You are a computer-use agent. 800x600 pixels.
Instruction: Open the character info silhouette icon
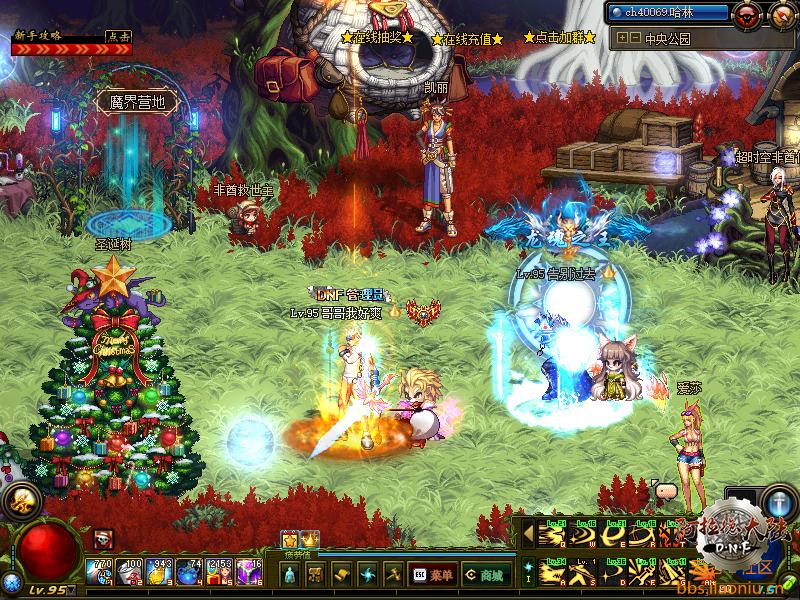[289, 575]
